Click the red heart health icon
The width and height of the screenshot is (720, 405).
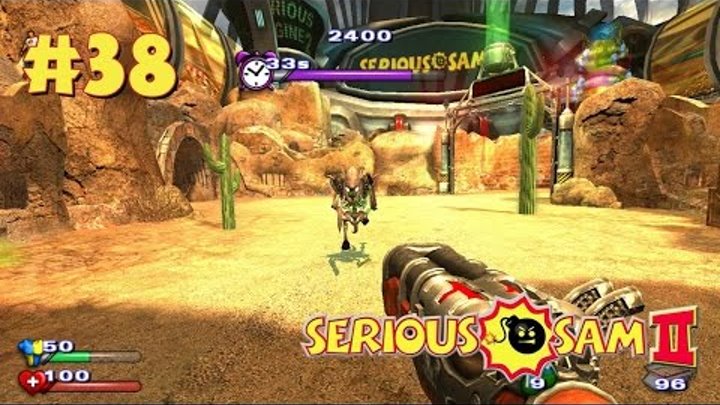coord(30,381)
